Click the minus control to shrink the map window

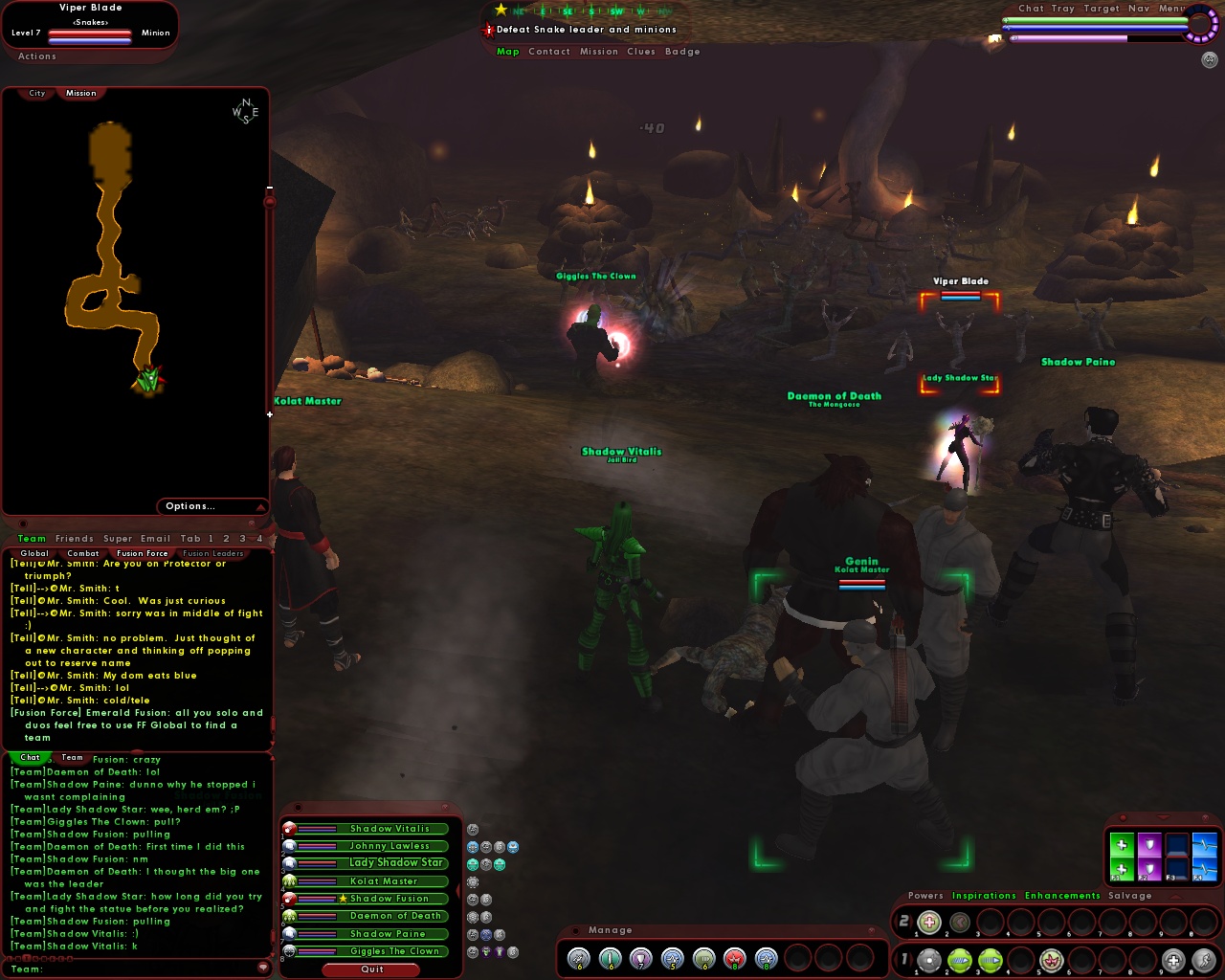point(270,187)
